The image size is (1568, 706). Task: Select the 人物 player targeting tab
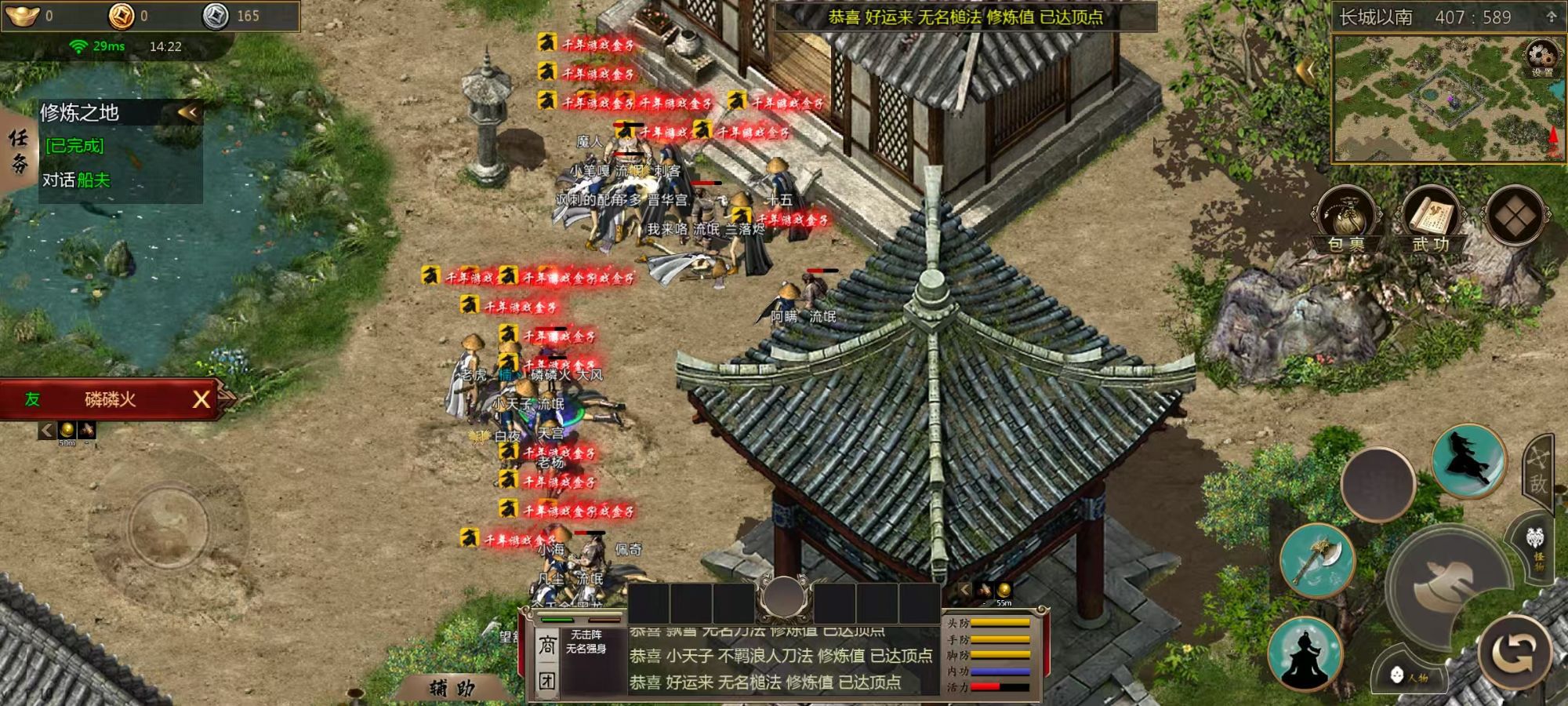[x=1411, y=675]
